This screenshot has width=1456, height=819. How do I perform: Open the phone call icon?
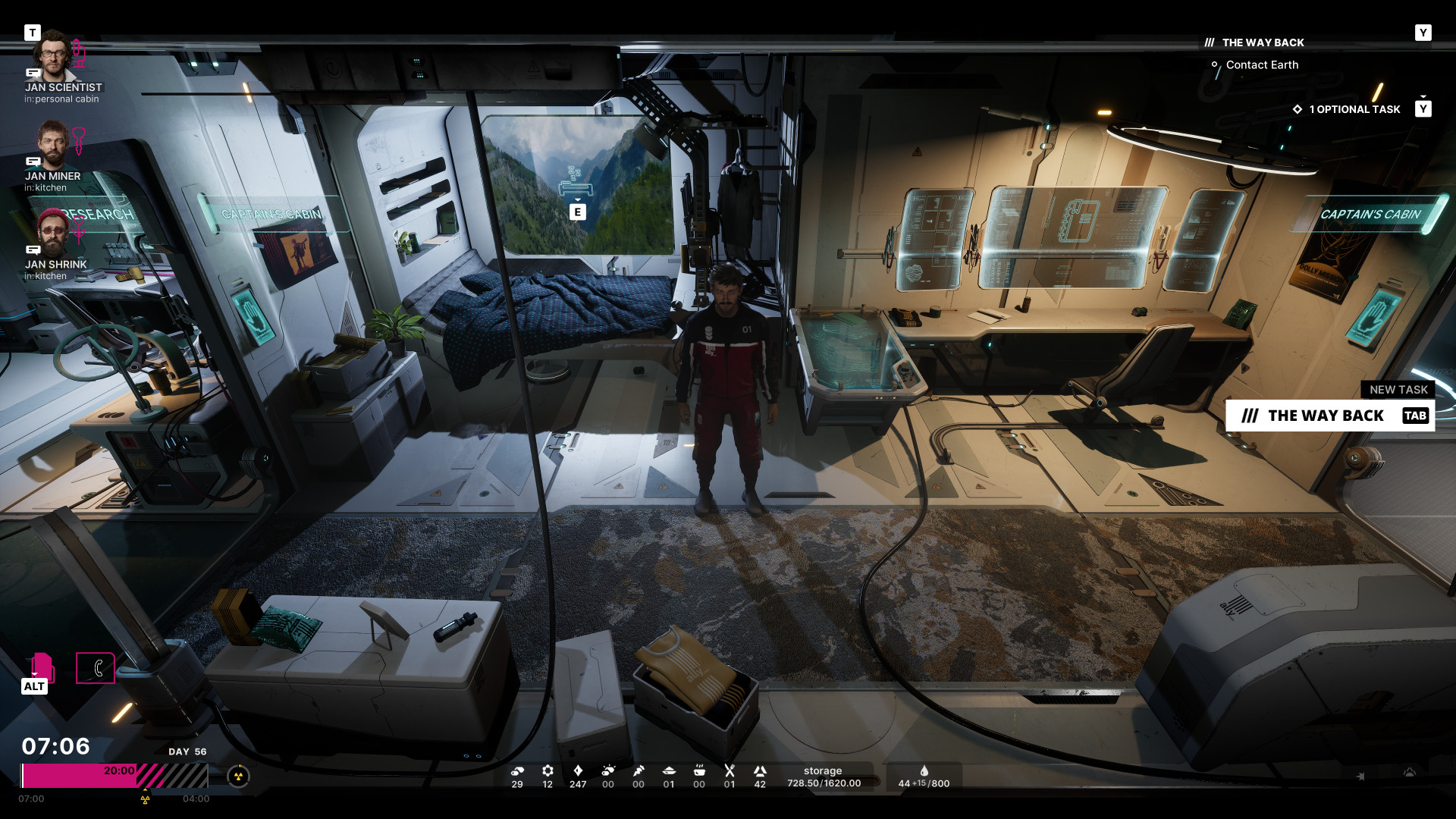point(96,668)
